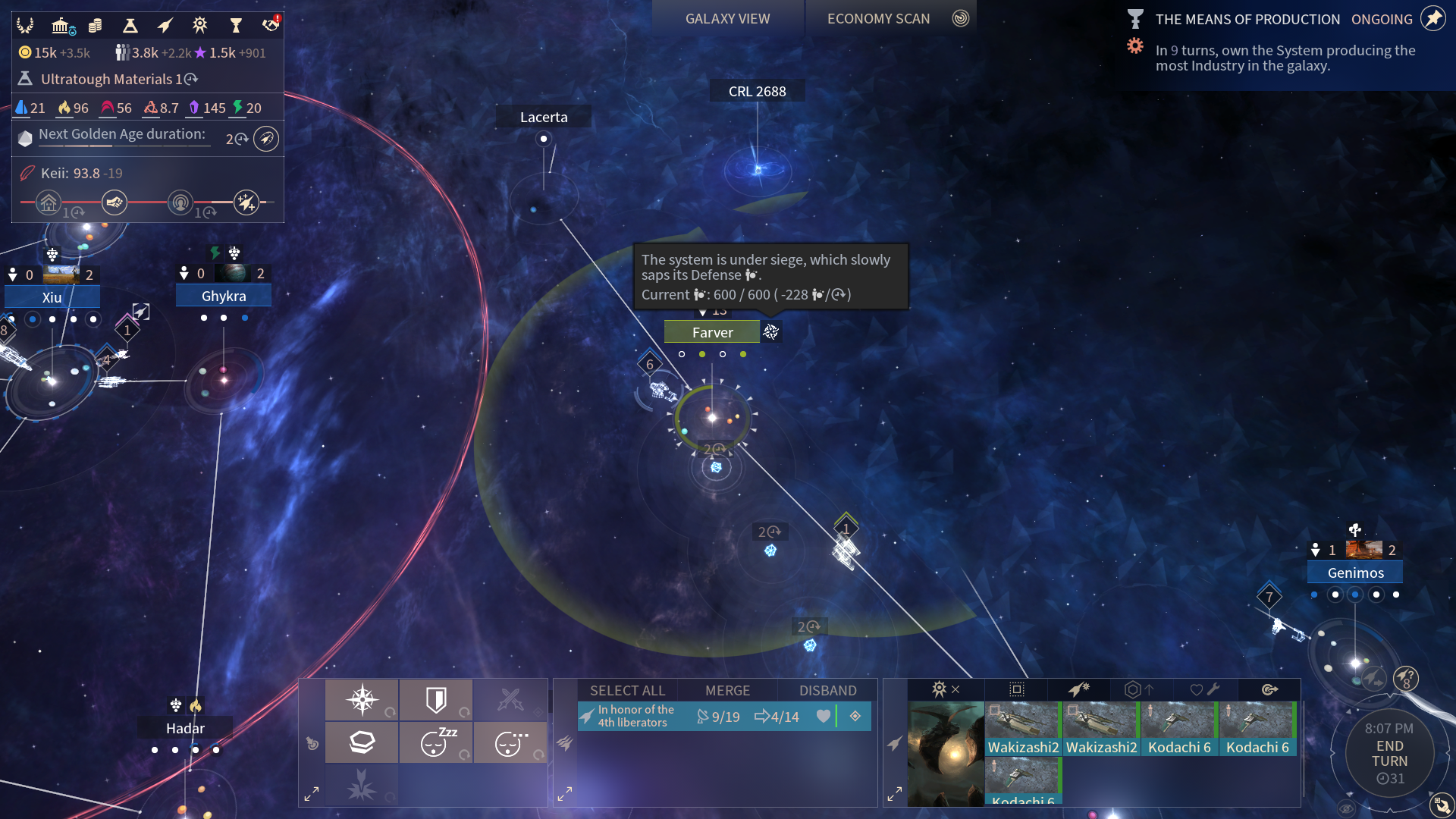Open Ultratough Materials current research

[x=107, y=79]
